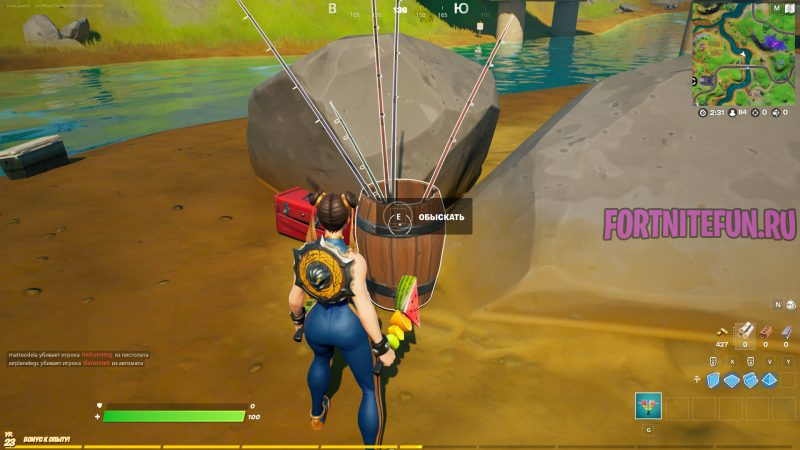Screen dimensions: 800x450
Task: Open the dice icon beside the N key
Action: point(789,304)
